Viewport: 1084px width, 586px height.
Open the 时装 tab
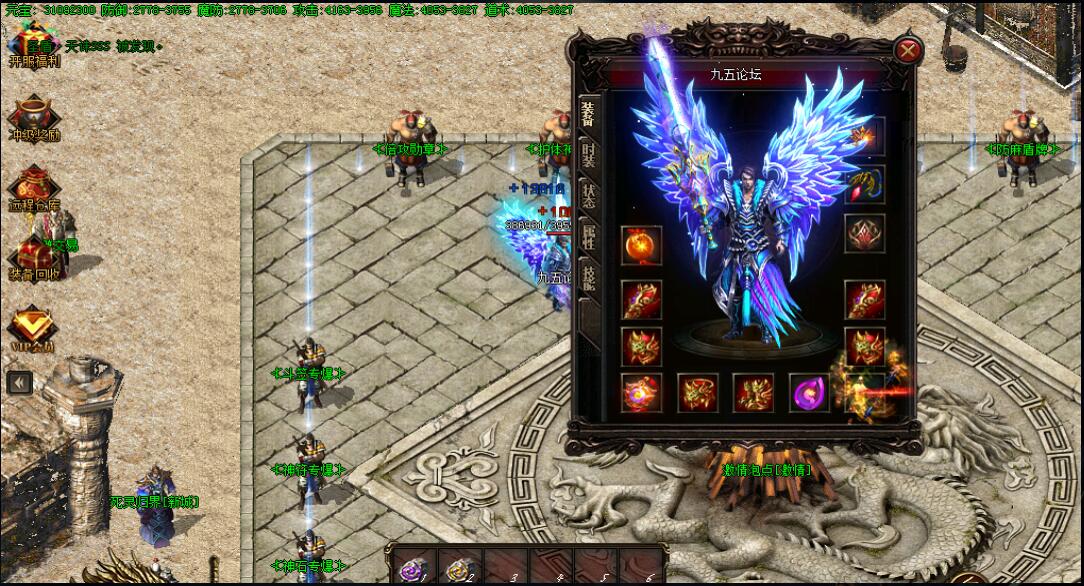tap(588, 154)
